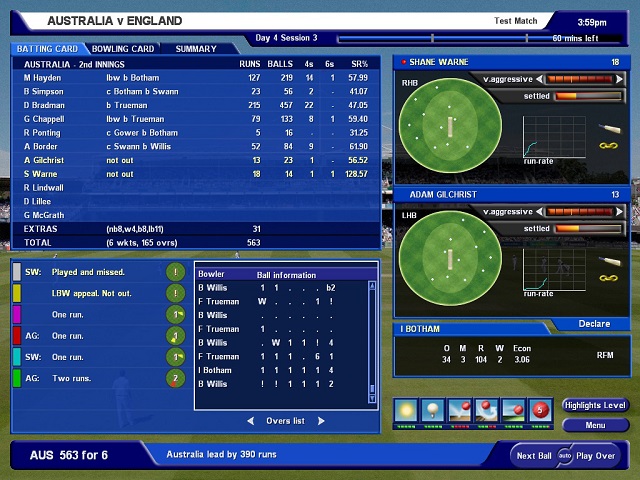The height and width of the screenshot is (480, 640).
Task: Decrease Shane Warne's aggression with left arrow
Action: click(x=539, y=79)
